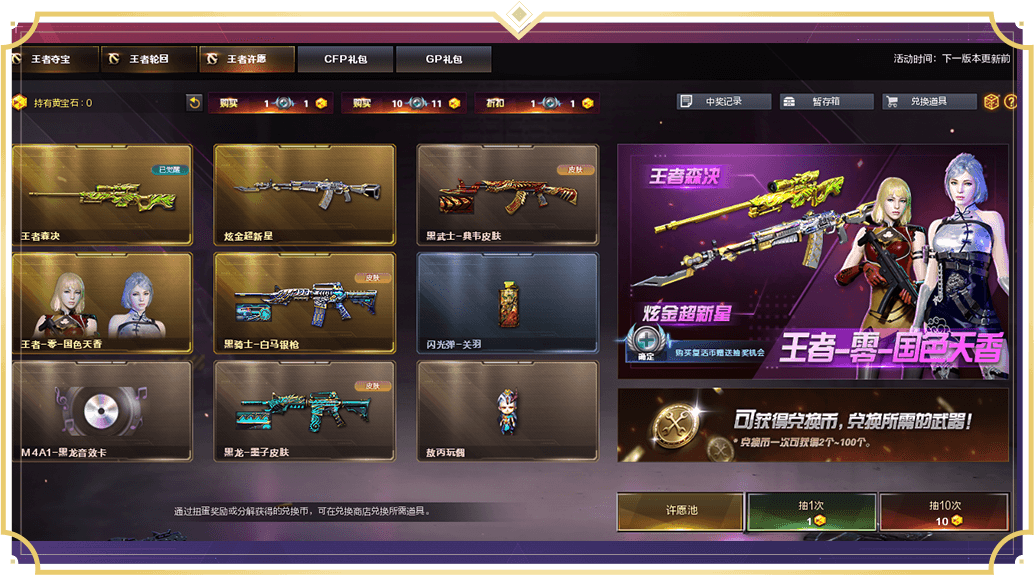Select the 王者森决 sniper rifle card
The height and width of the screenshot is (575, 1034).
101,194
